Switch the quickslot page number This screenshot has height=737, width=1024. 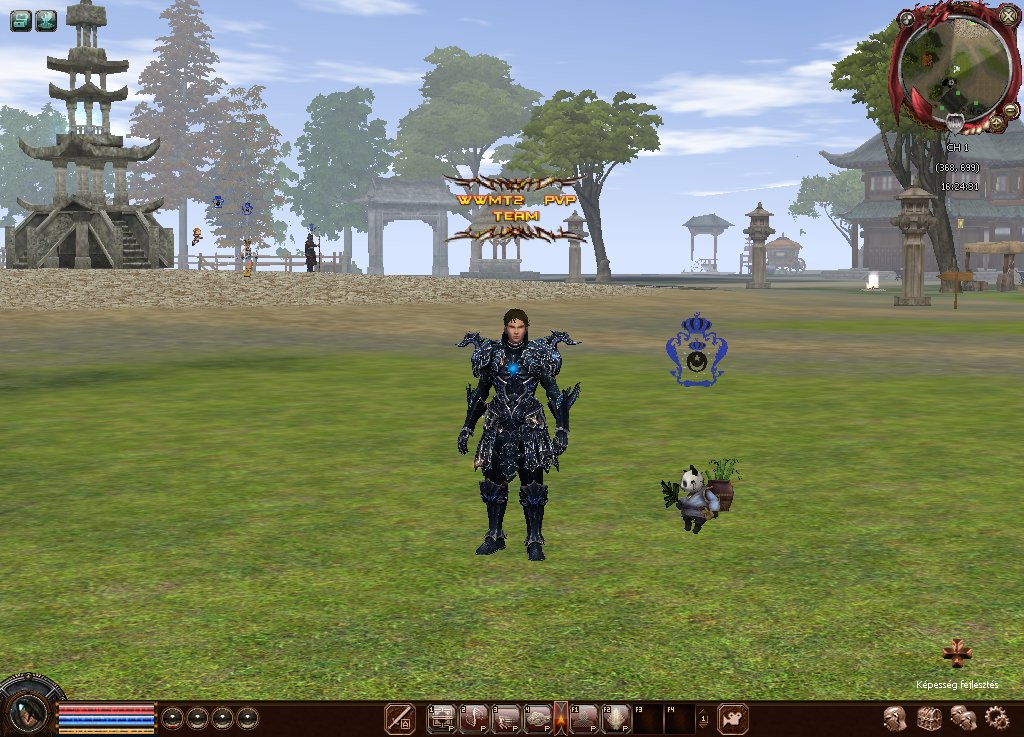click(704, 718)
